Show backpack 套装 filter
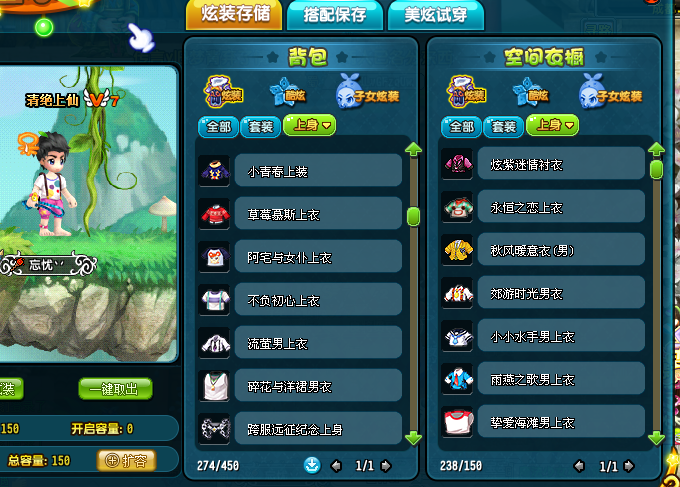The width and height of the screenshot is (680, 487). tap(261, 126)
